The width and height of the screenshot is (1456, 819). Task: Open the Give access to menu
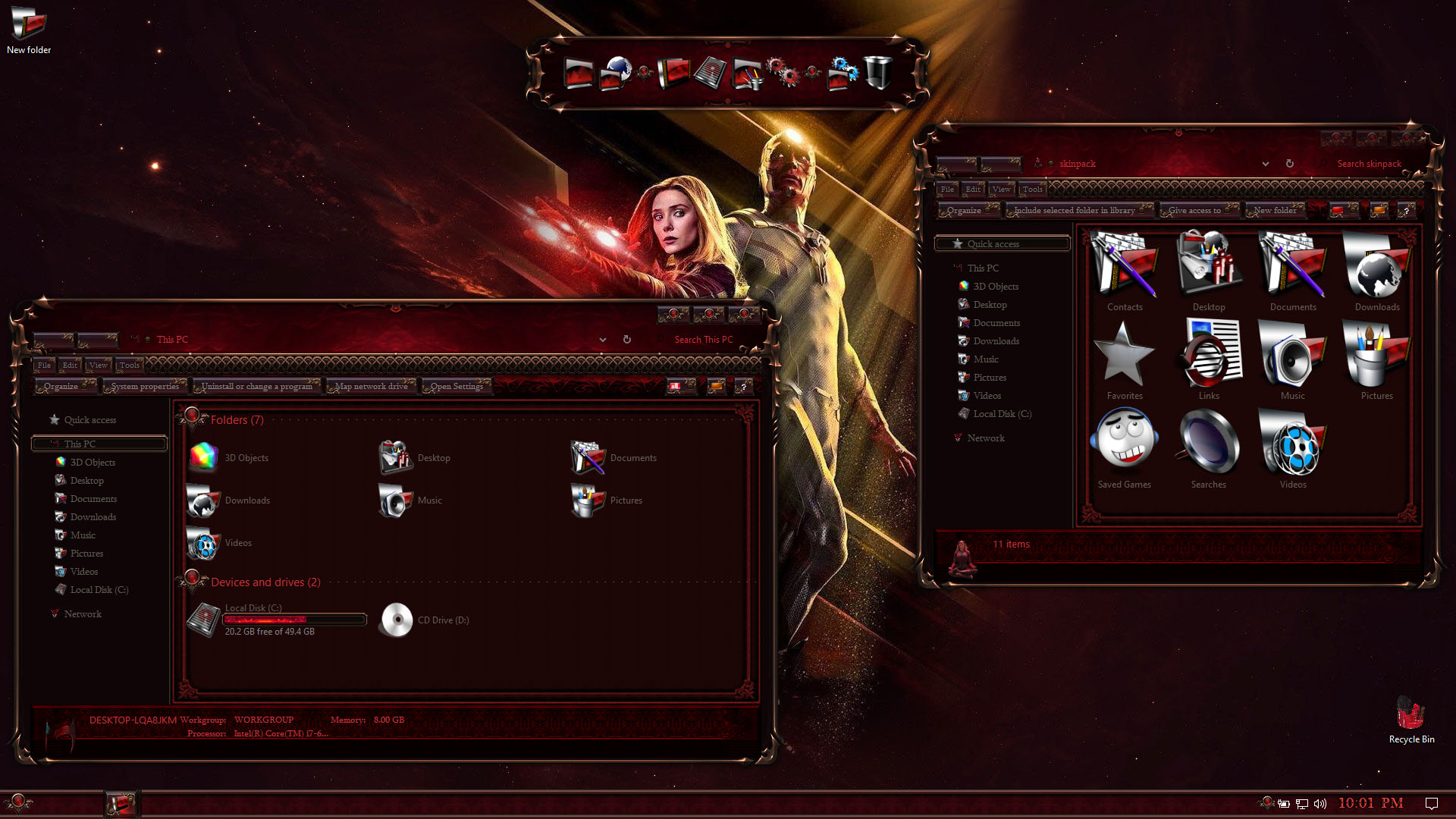(x=1194, y=211)
